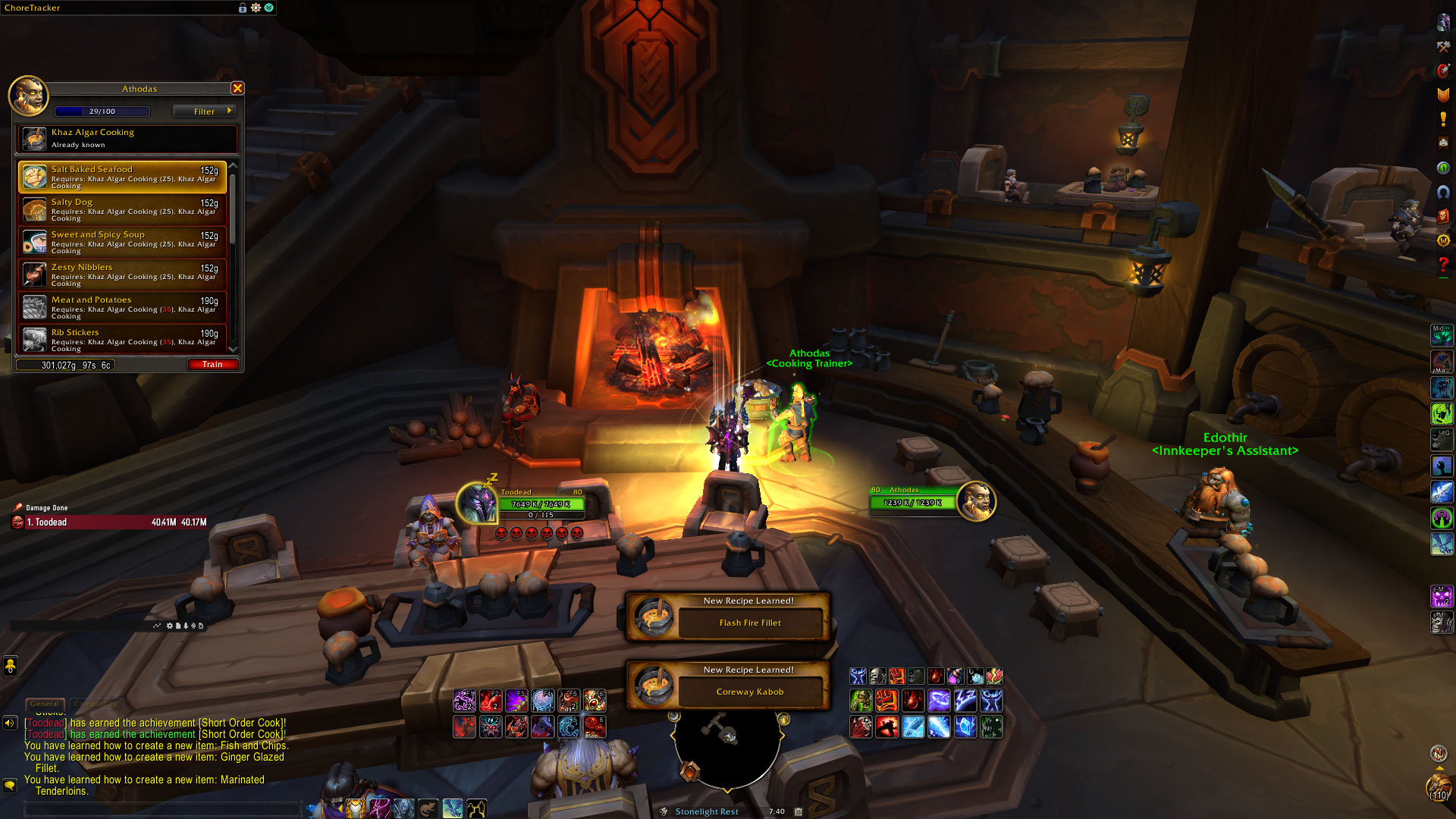Open the trainer Filter dropdown

(x=204, y=111)
